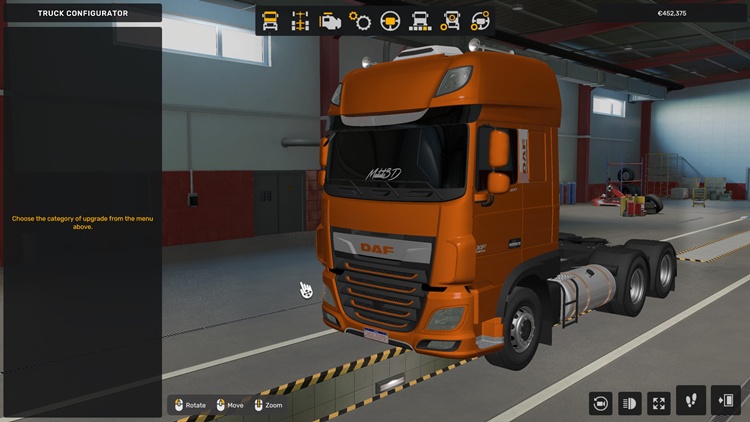Image resolution: width=750 pixels, height=422 pixels.
Task: Enter walk-around mode with the footprints button
Action: (691, 400)
